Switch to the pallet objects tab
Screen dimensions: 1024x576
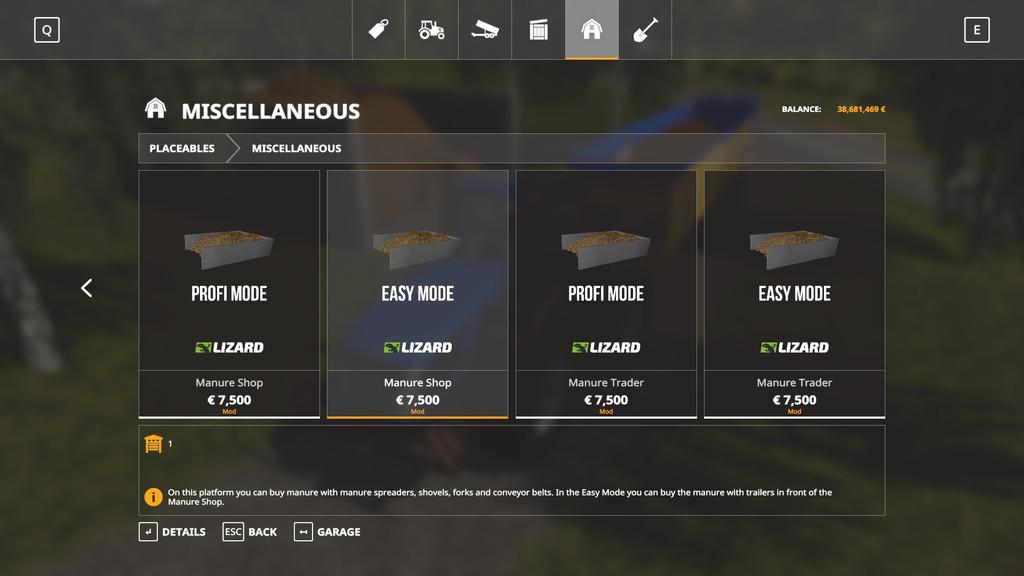click(539, 30)
